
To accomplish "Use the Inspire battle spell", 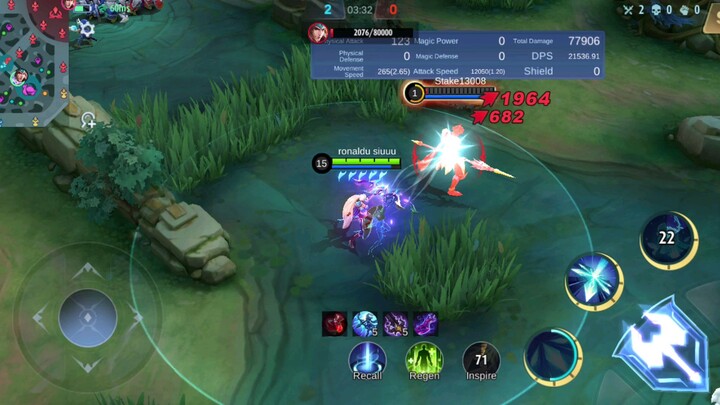I will click(481, 359).
